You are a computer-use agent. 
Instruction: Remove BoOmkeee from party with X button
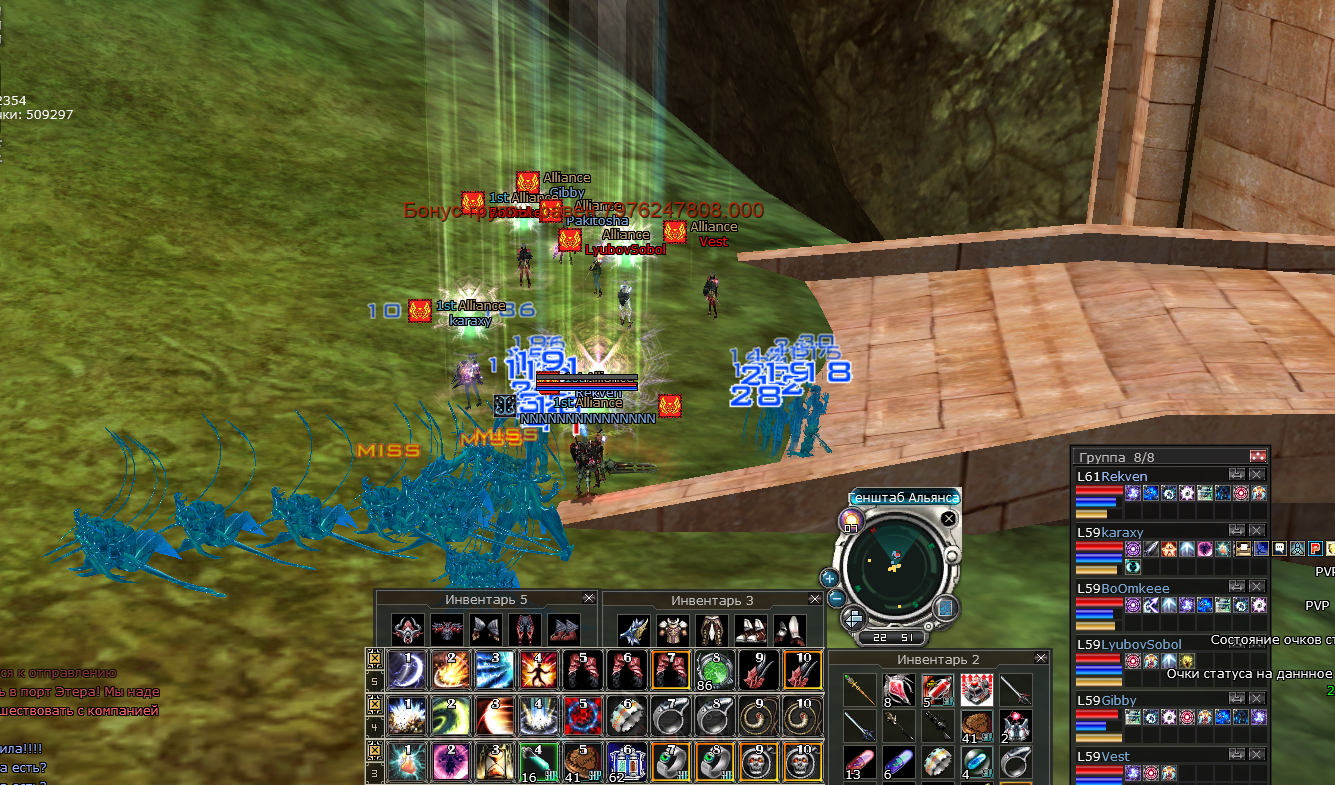tap(1257, 589)
